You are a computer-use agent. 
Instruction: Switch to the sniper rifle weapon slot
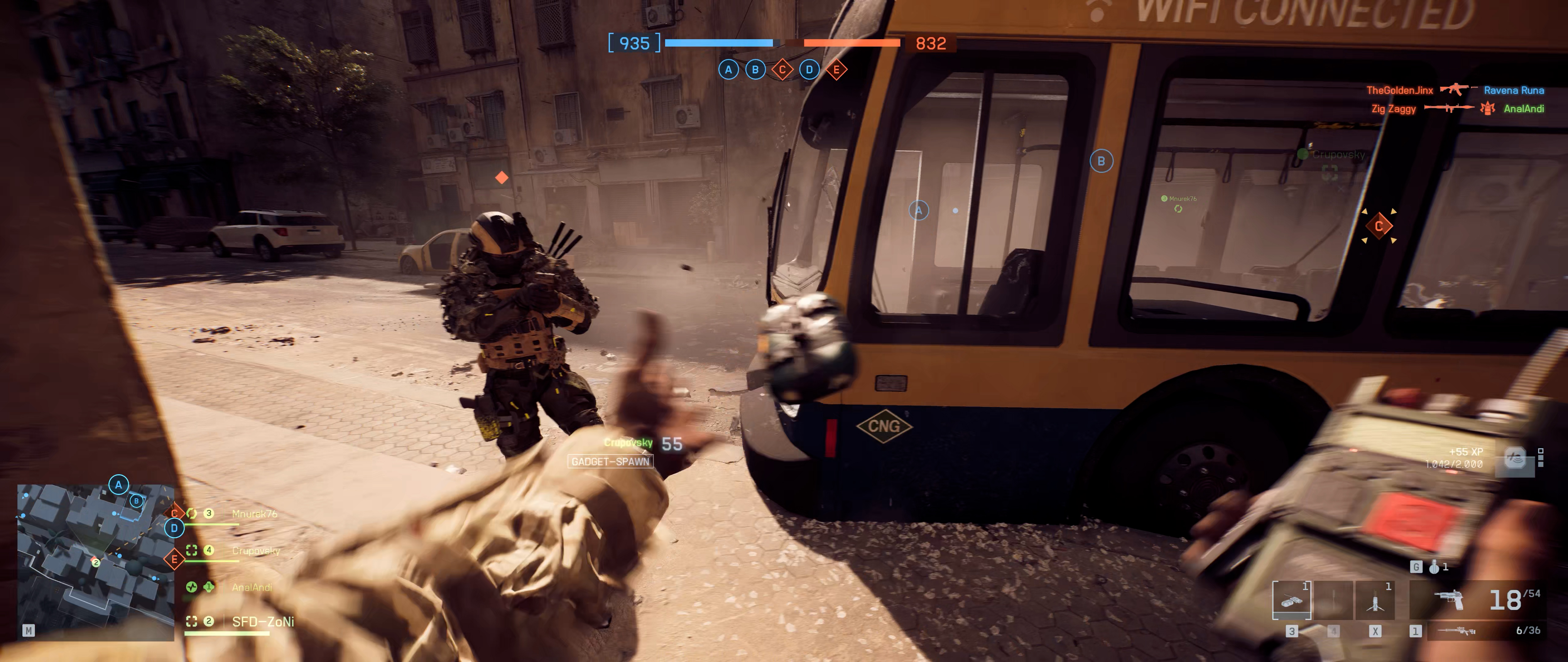coord(1455,631)
